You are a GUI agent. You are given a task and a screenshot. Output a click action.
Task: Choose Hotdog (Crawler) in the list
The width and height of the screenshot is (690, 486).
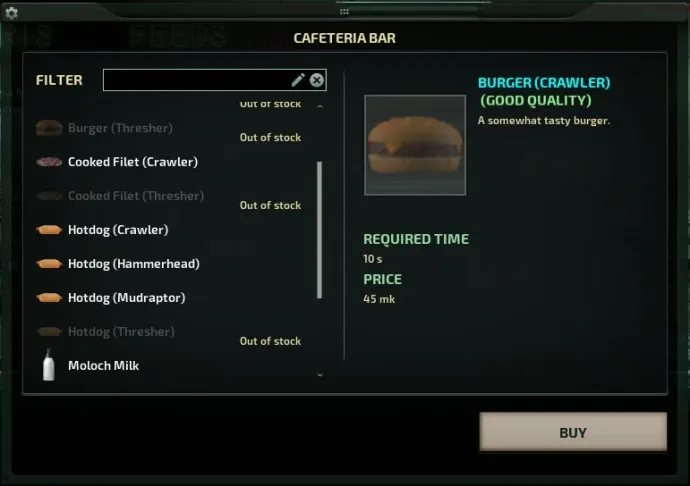(118, 230)
